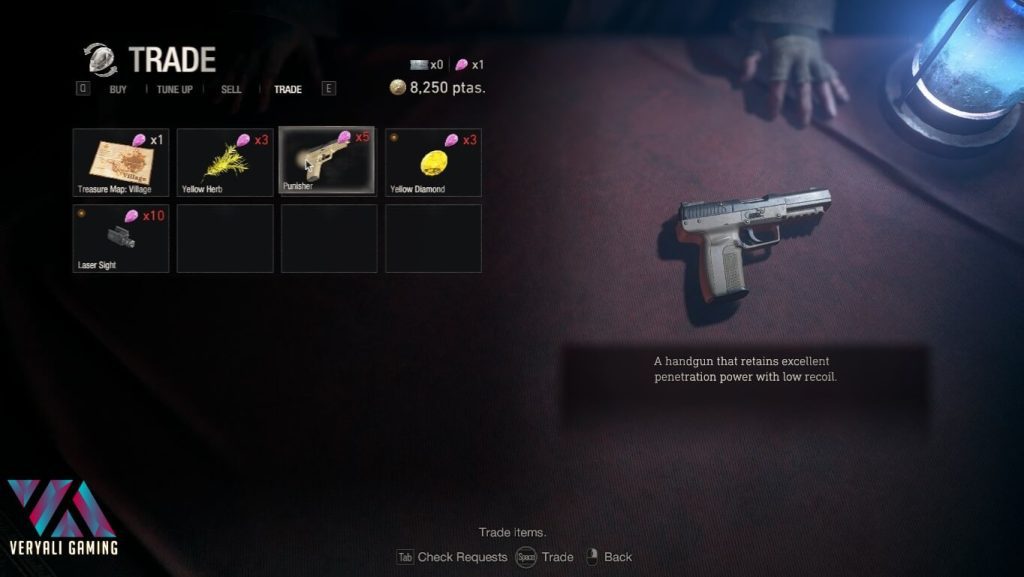Choose the Laser Sight trade slot
This screenshot has width=1024, height=577.
point(121,238)
